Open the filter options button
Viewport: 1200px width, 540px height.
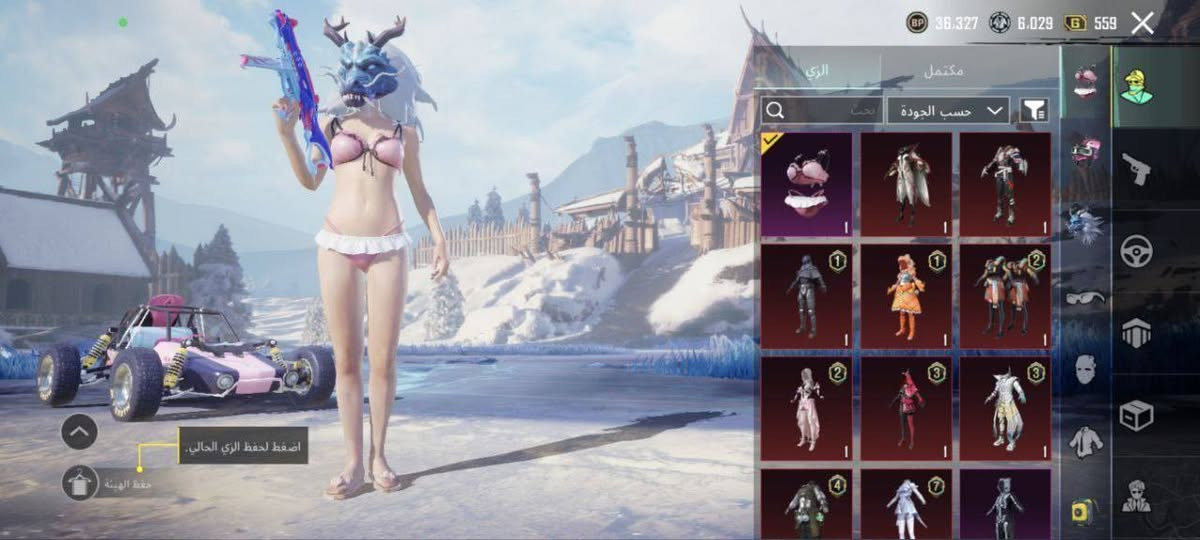tap(1033, 111)
